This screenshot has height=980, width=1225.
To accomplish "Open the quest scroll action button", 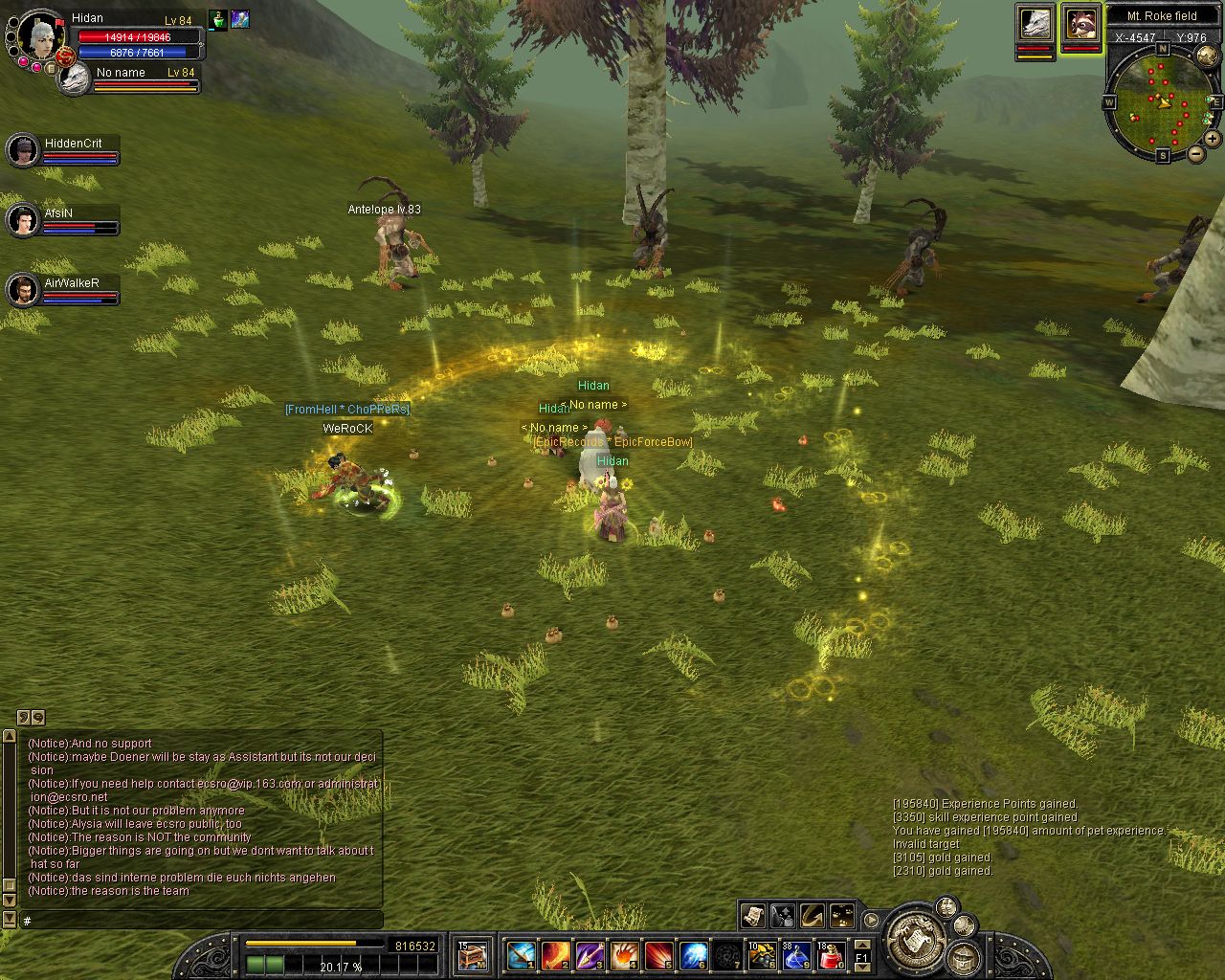I will [753, 916].
